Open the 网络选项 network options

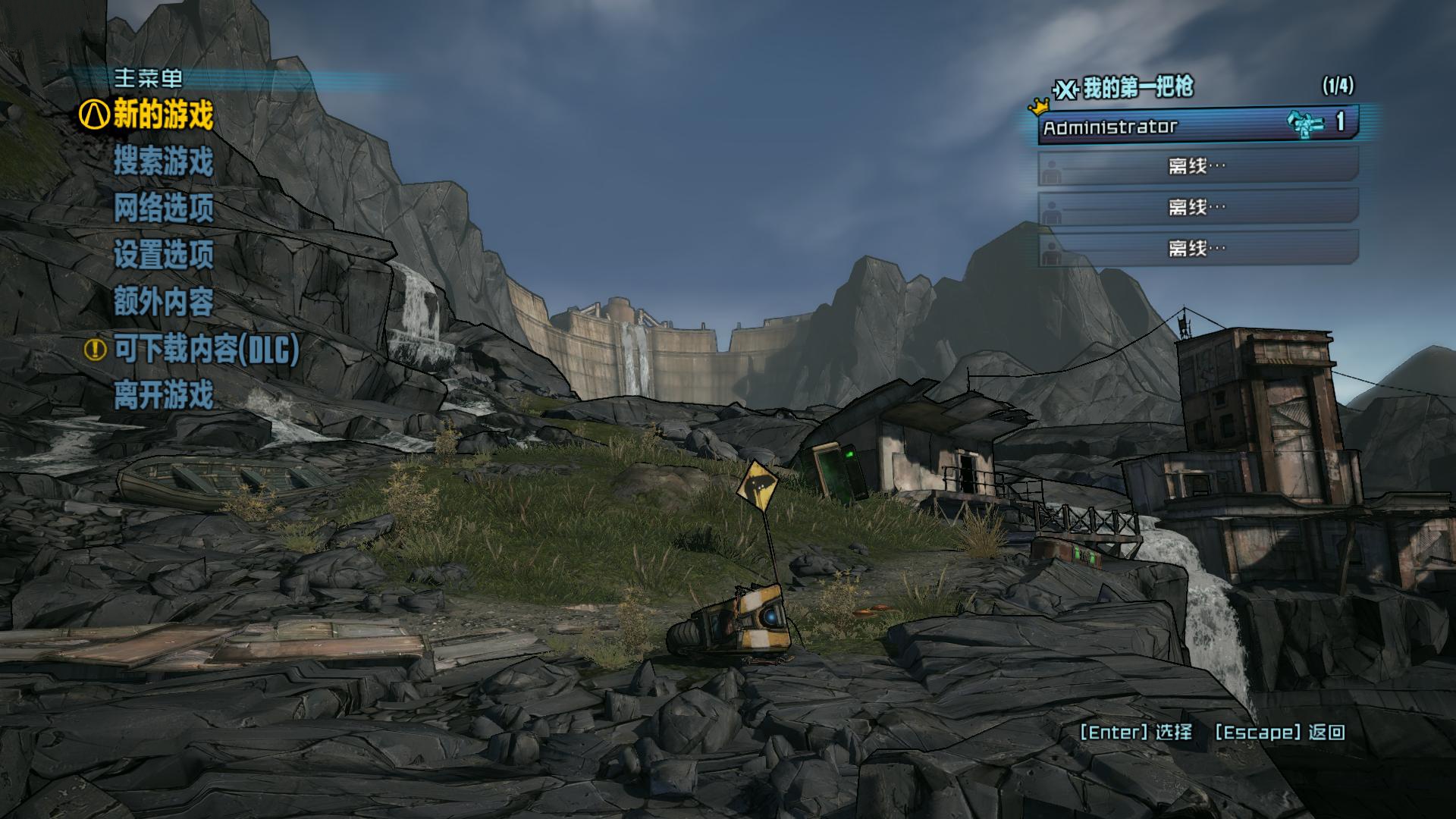[x=163, y=209]
